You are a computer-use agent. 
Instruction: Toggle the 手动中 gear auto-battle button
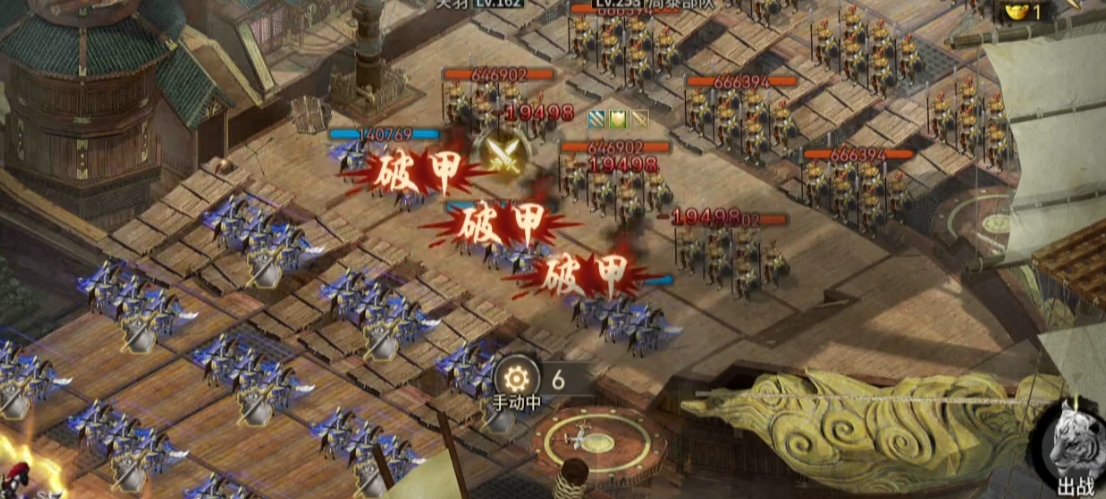pos(518,379)
